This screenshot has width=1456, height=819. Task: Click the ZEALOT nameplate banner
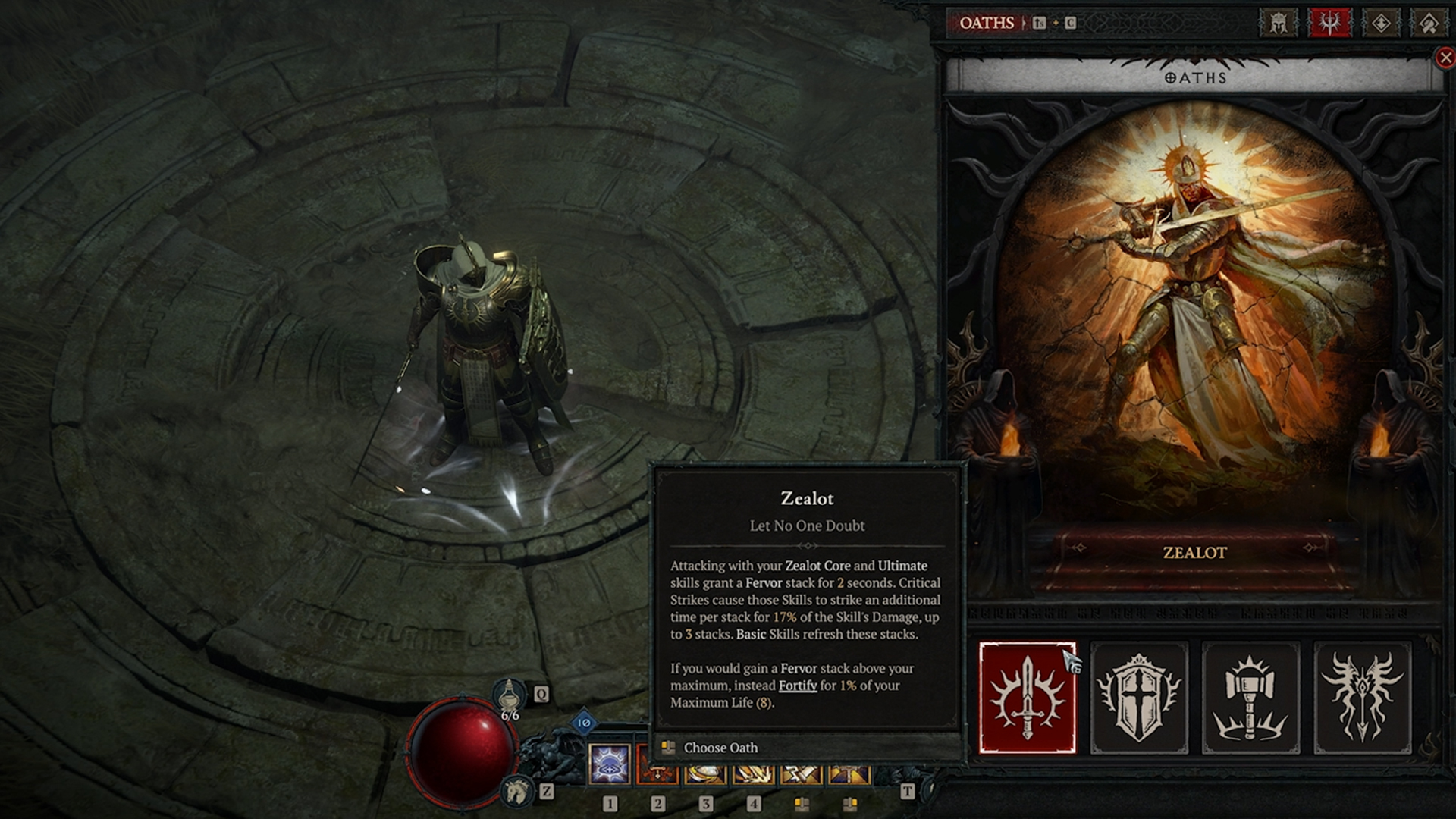coord(1192,554)
